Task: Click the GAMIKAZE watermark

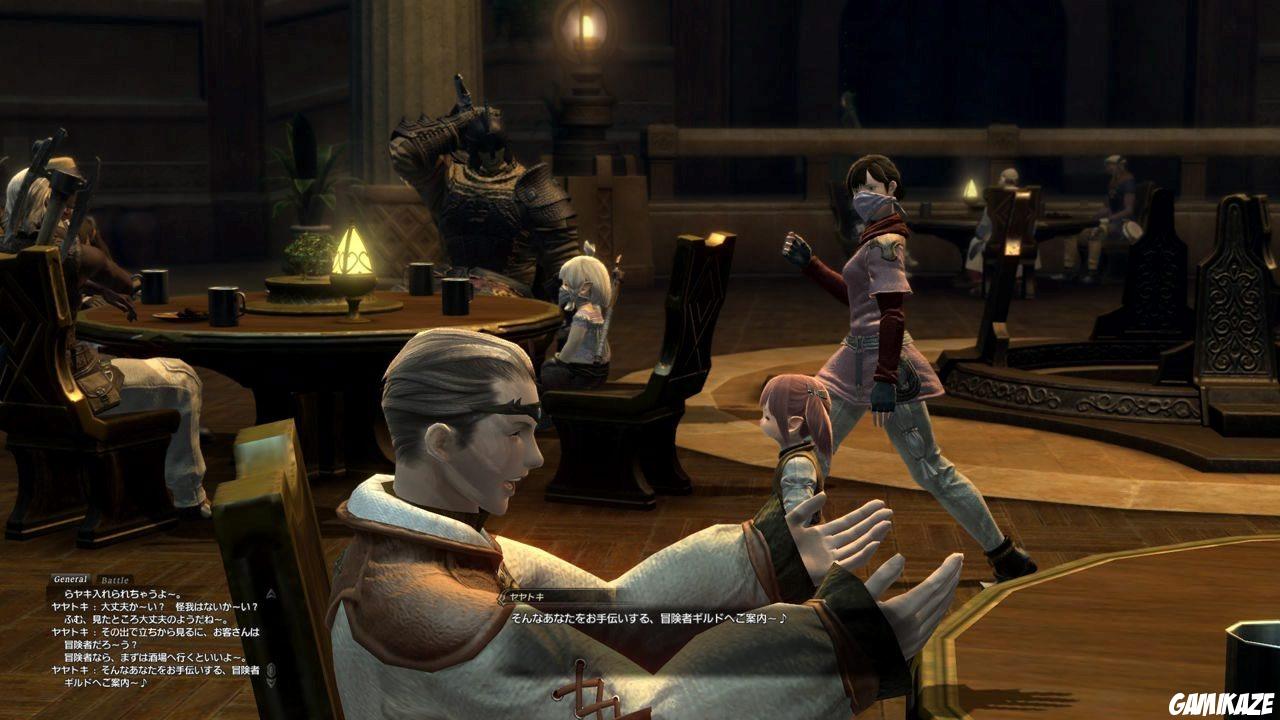Action: 1220,704
